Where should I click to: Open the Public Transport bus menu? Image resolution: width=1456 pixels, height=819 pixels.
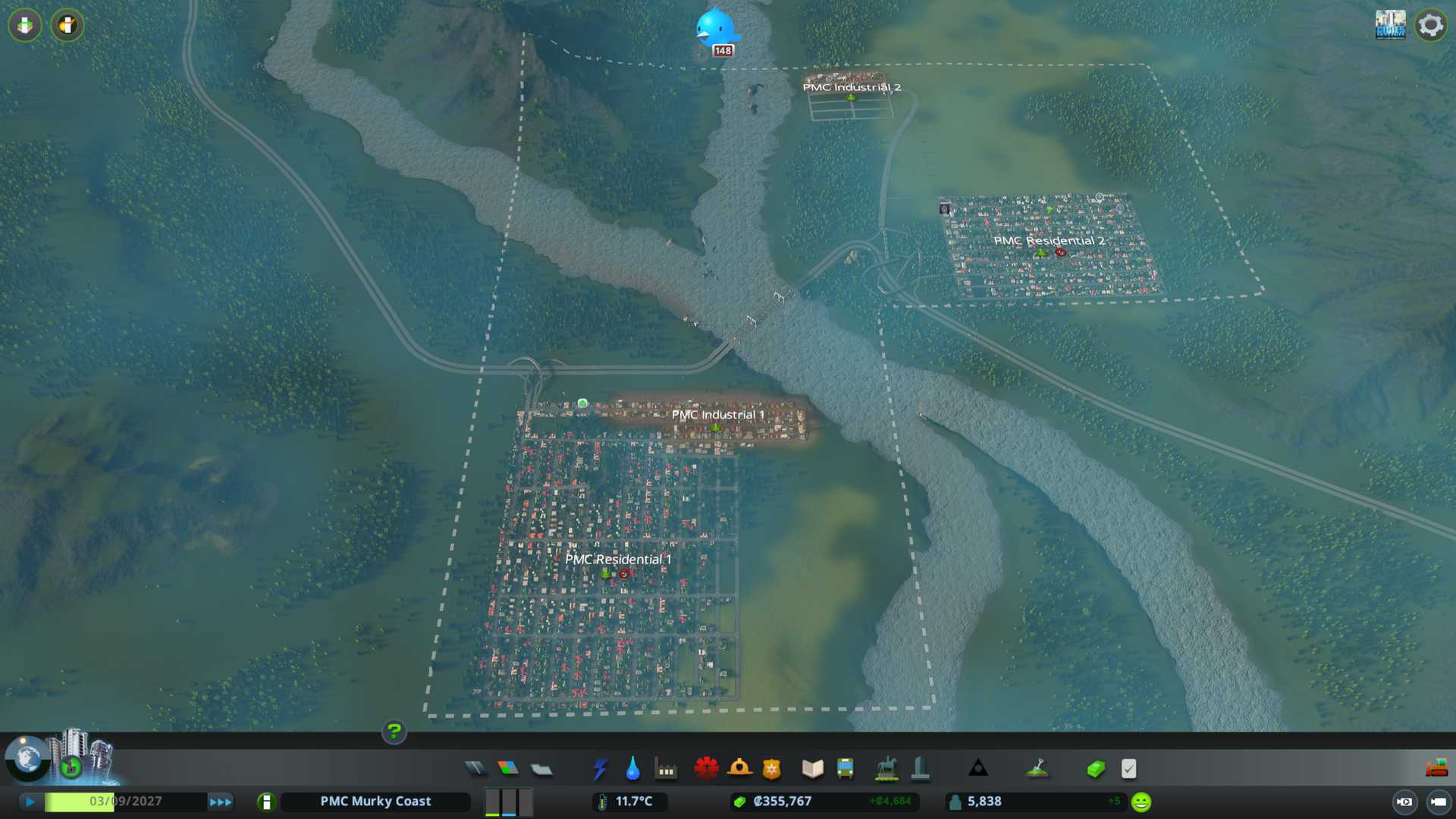[846, 769]
